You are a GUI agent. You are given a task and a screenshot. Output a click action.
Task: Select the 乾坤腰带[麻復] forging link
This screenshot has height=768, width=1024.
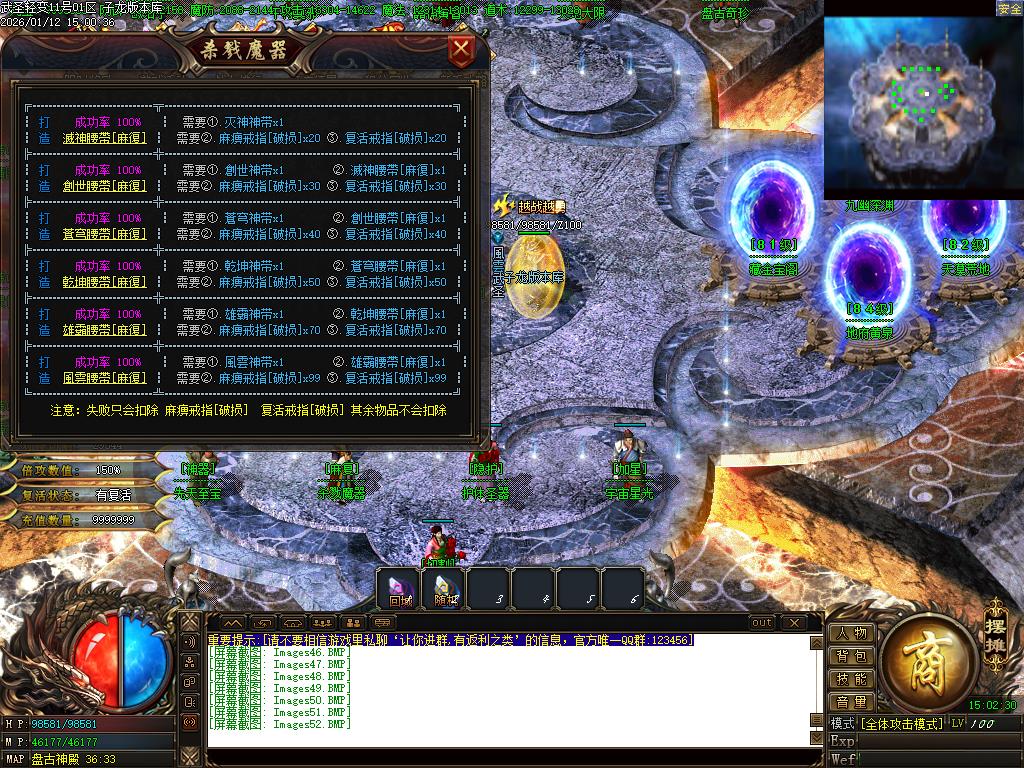tap(104, 282)
